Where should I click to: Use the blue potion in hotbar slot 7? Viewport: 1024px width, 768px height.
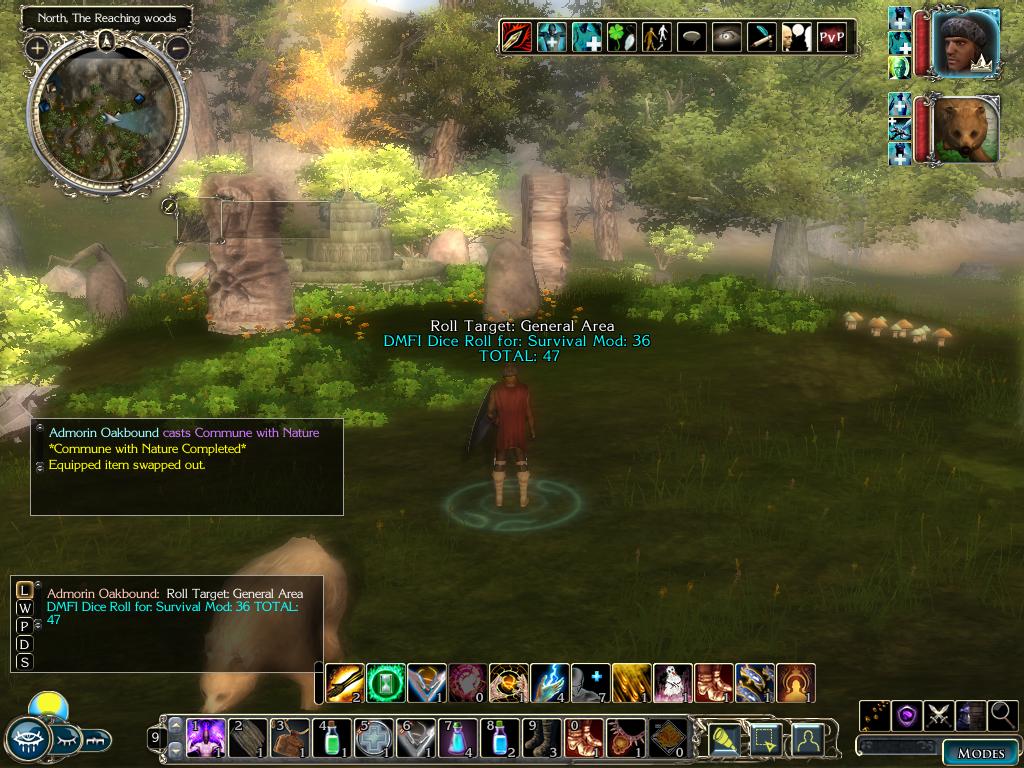(458, 738)
